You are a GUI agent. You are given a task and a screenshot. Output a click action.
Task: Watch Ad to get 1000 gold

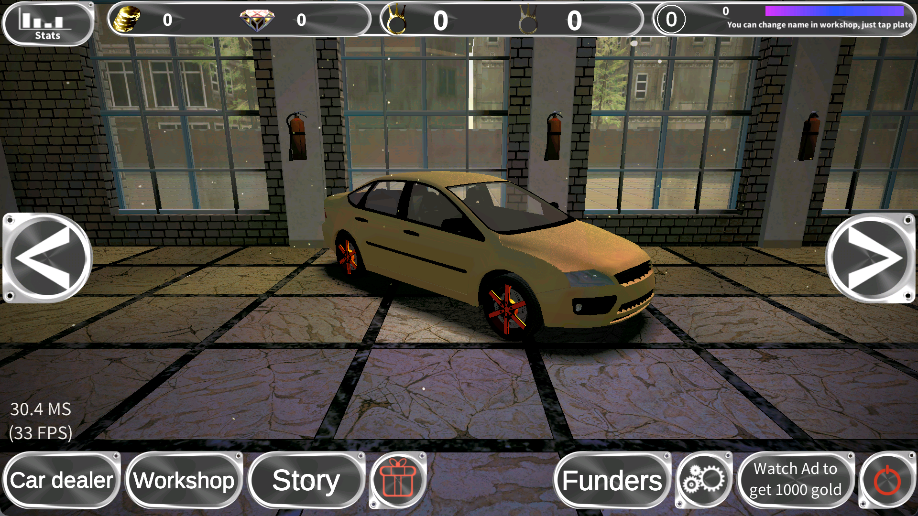click(796, 481)
